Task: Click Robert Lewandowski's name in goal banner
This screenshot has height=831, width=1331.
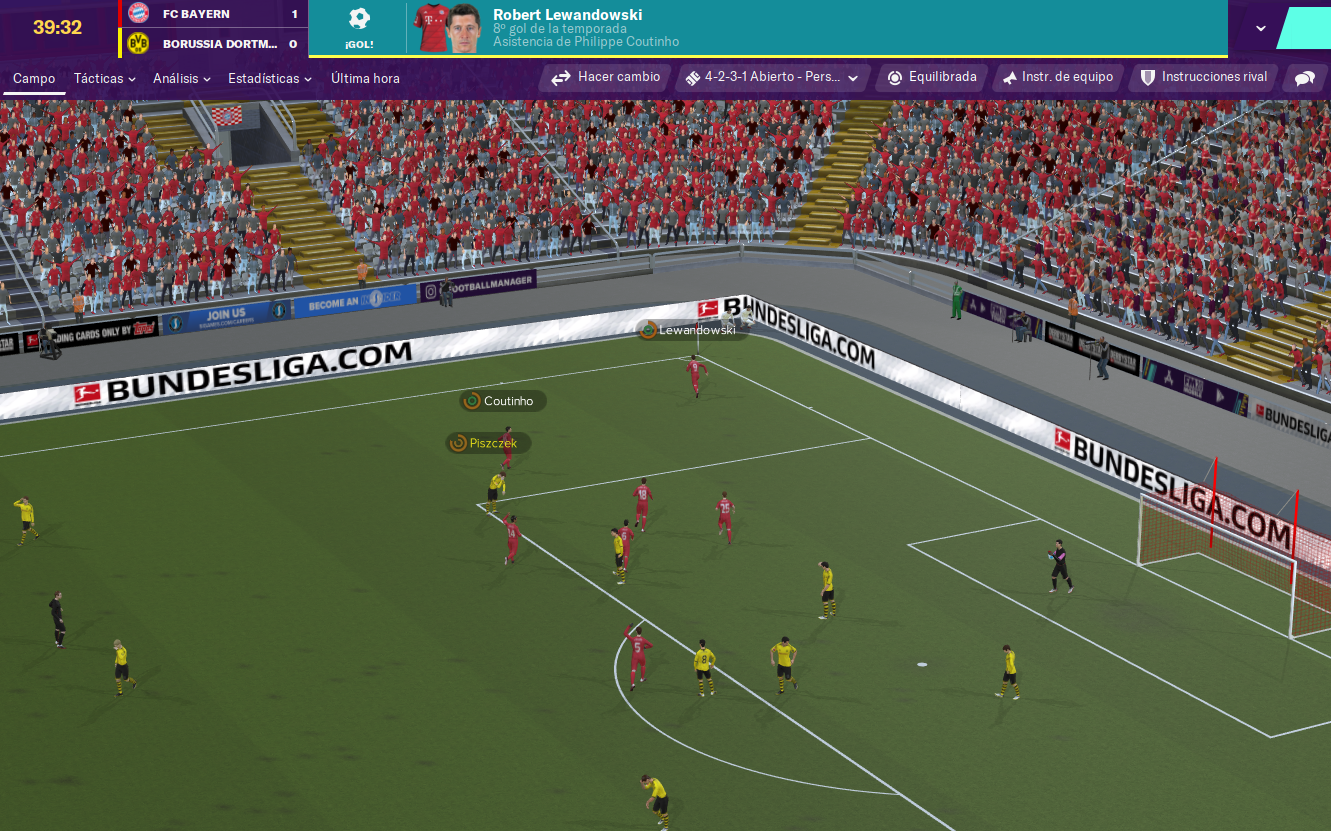Action: tap(567, 15)
